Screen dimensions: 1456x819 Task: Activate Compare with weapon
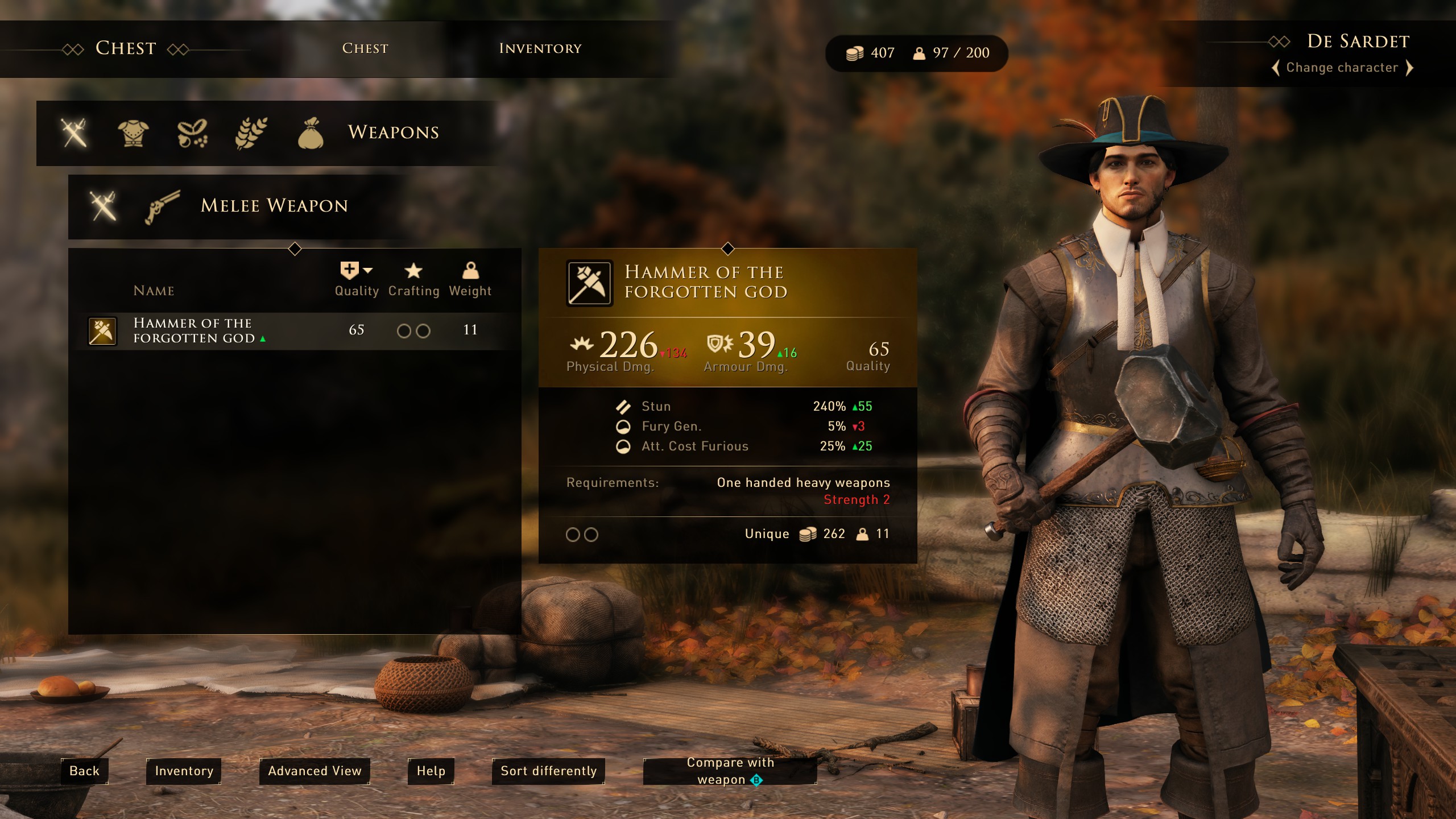pos(730,771)
